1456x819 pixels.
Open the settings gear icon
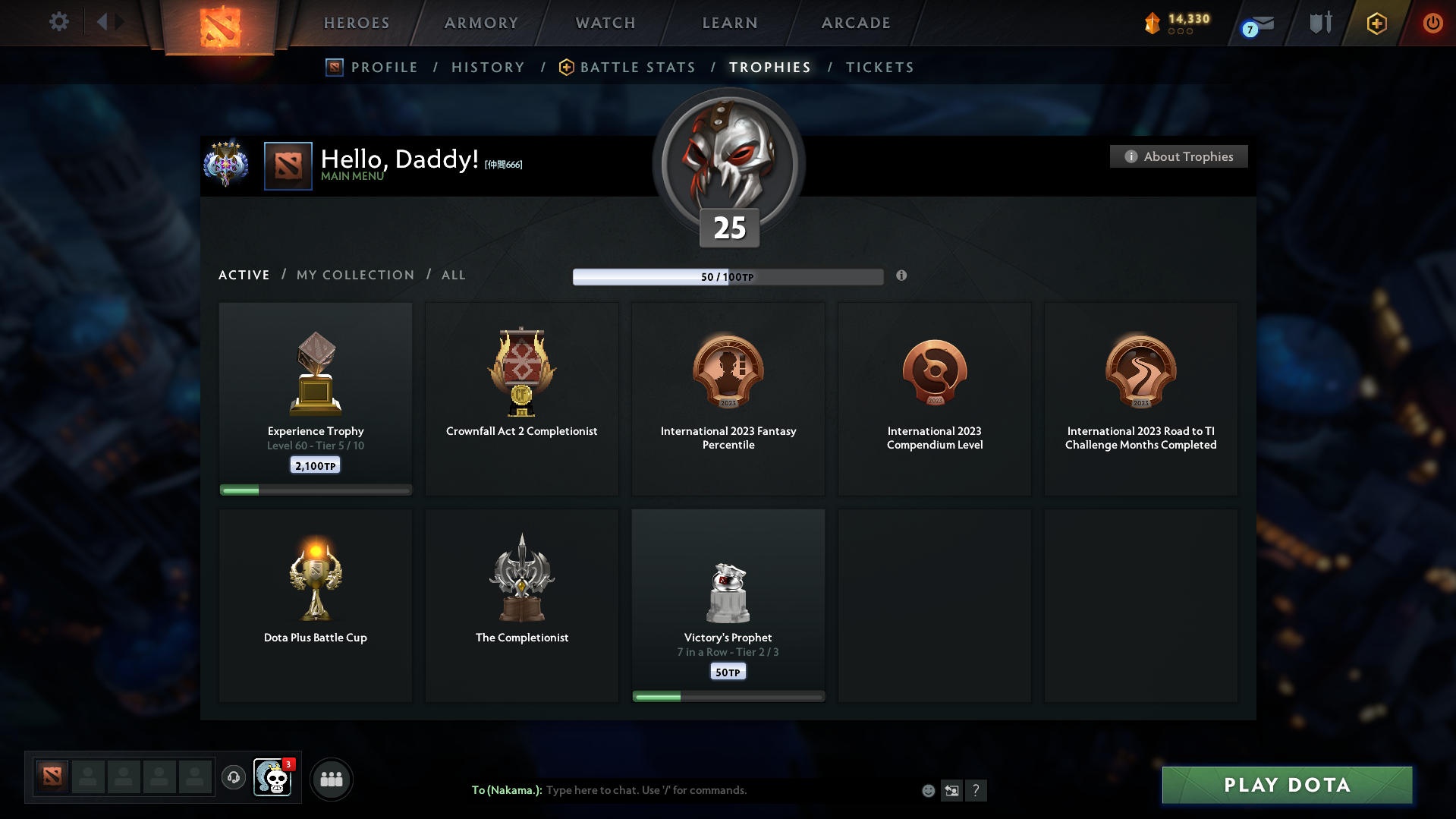58,22
